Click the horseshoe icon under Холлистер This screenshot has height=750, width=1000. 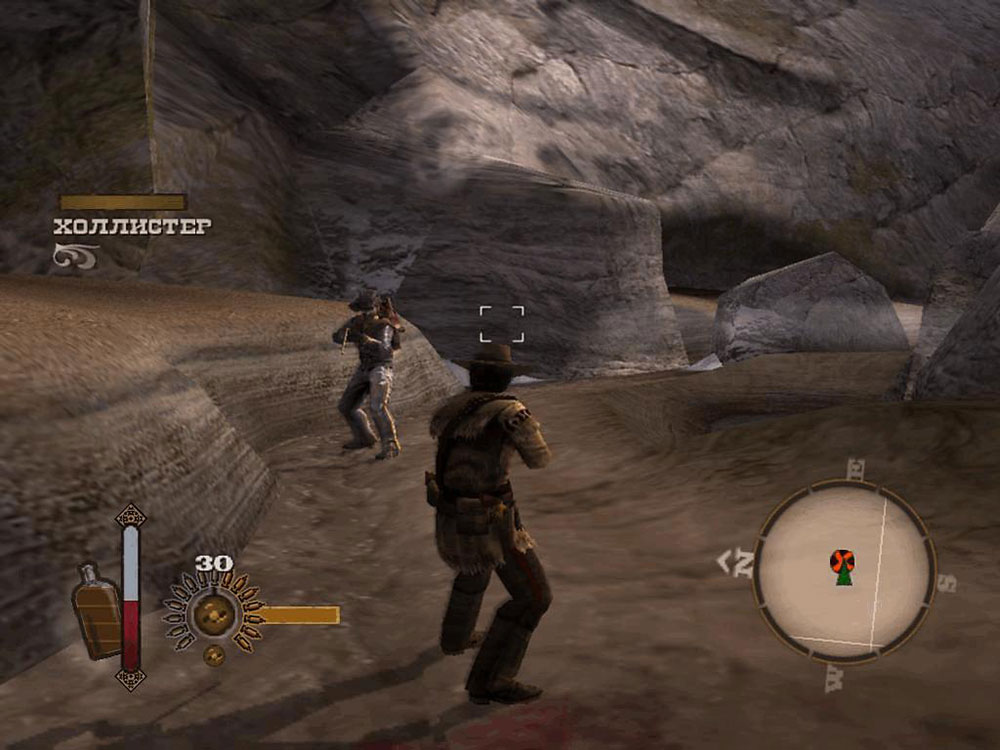point(76,256)
